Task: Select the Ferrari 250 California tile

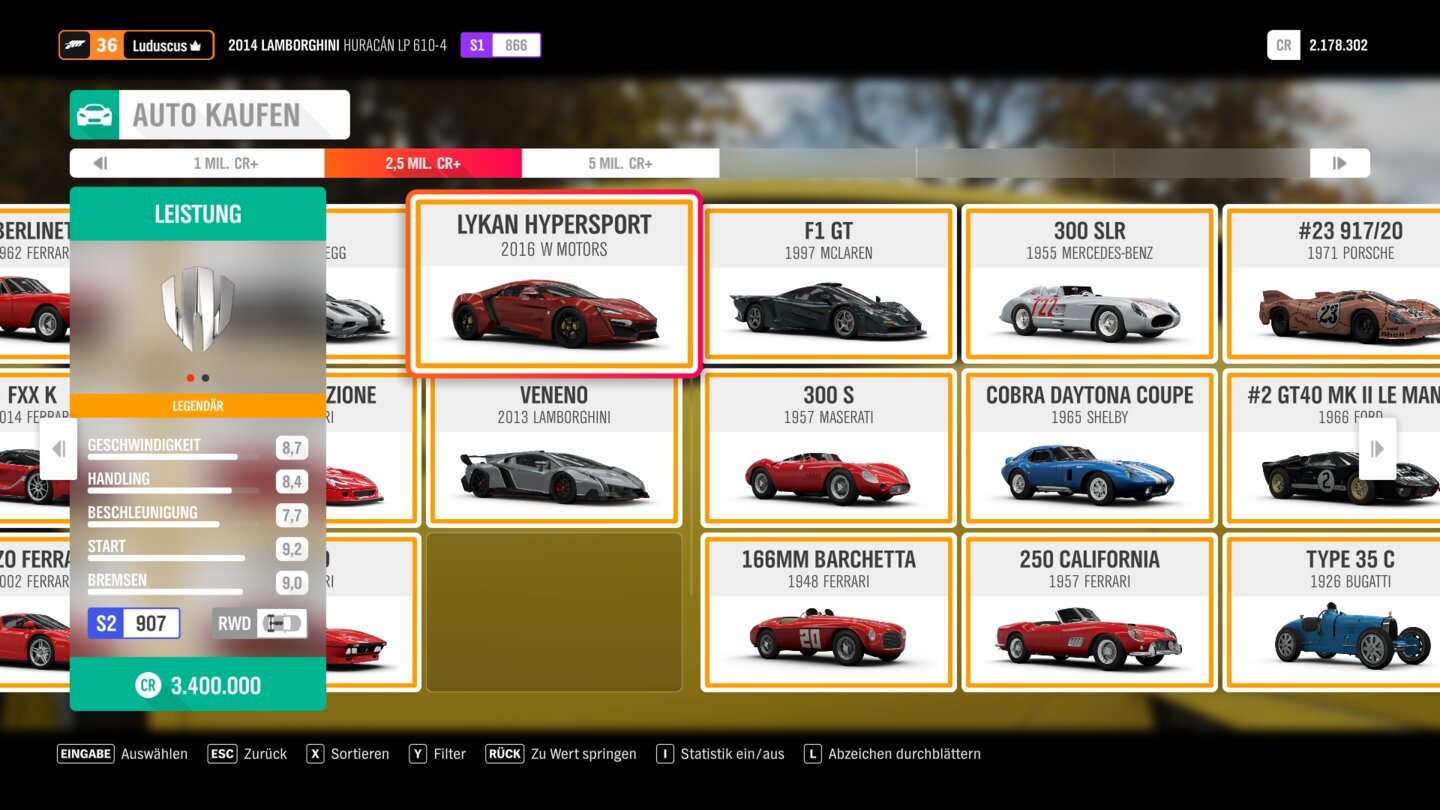Action: point(1089,613)
